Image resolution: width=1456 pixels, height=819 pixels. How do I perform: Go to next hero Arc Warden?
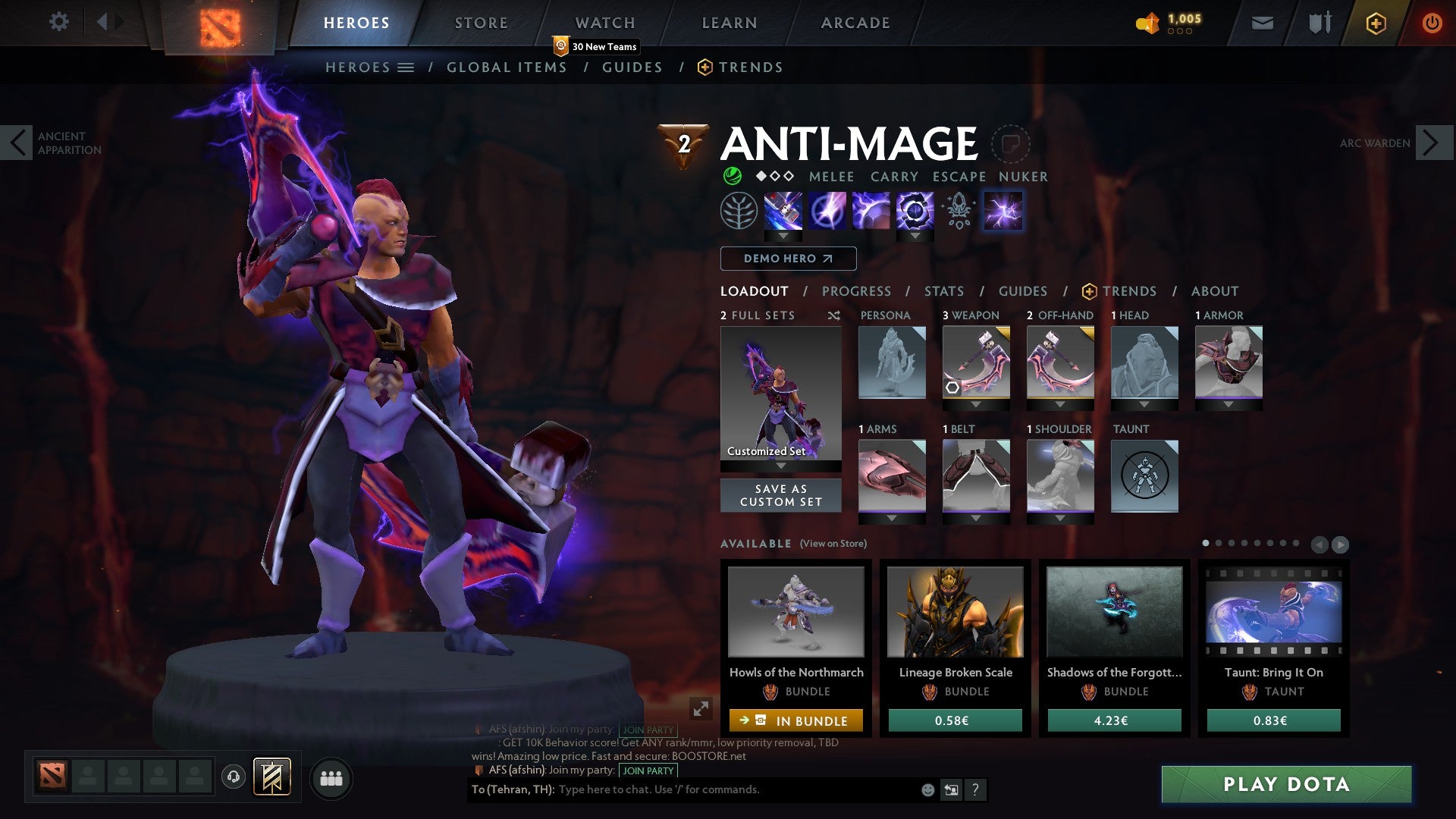[1432, 143]
